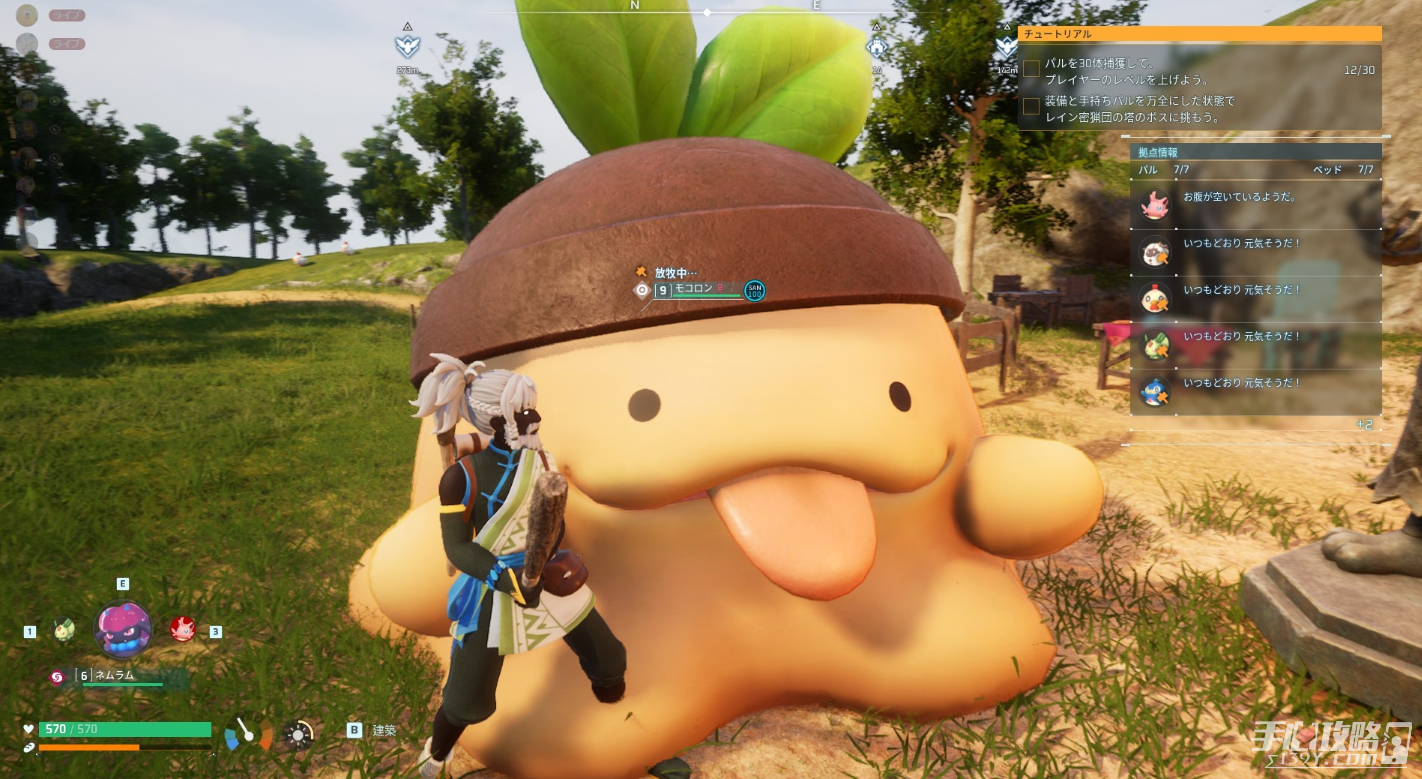Viewport: 1422px width, 779px height.
Task: Click the SAN 100 sanity badge
Action: point(755,290)
